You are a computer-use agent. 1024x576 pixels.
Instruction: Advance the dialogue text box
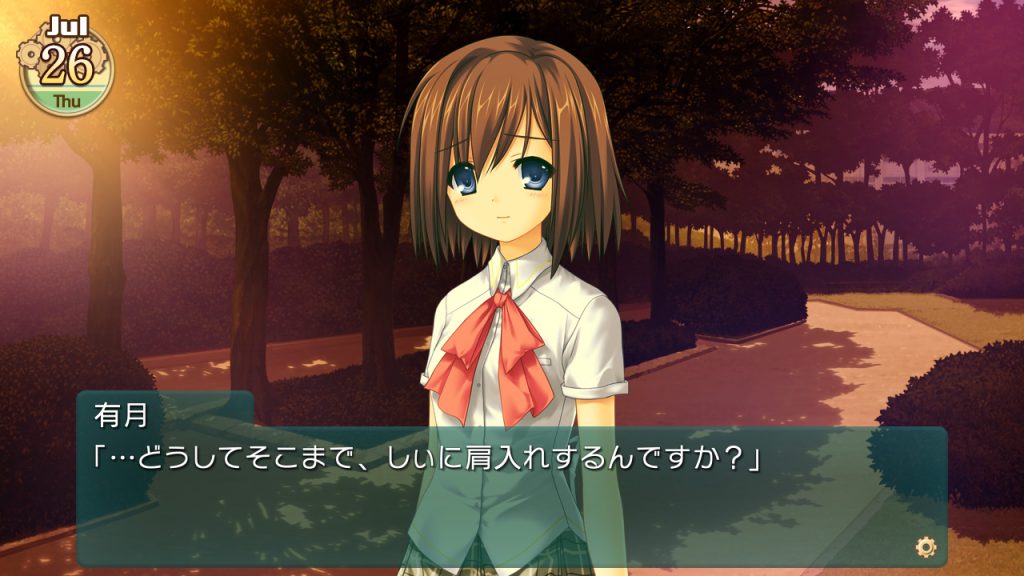coord(510,496)
